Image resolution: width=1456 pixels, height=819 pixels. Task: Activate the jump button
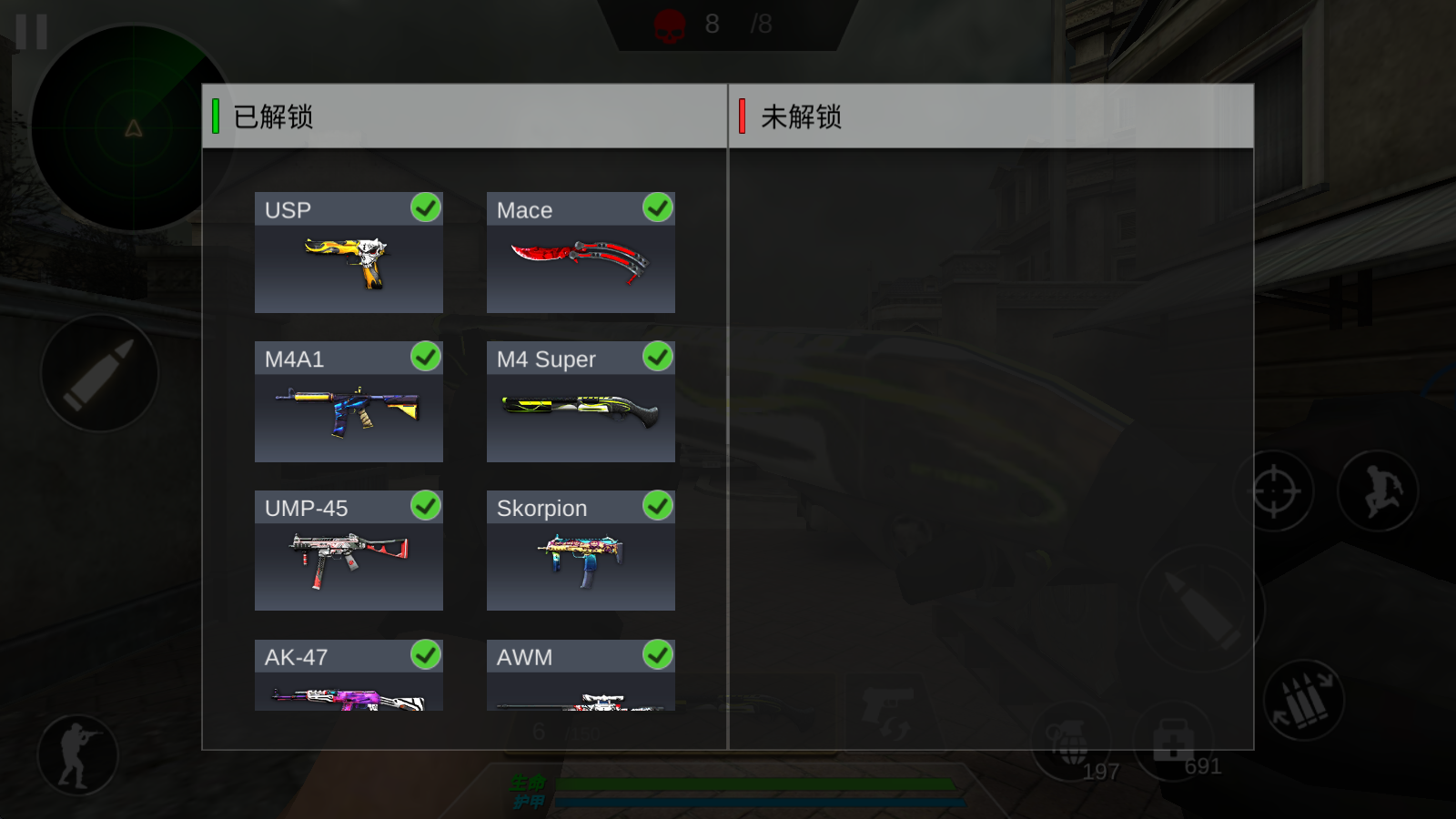1379,491
